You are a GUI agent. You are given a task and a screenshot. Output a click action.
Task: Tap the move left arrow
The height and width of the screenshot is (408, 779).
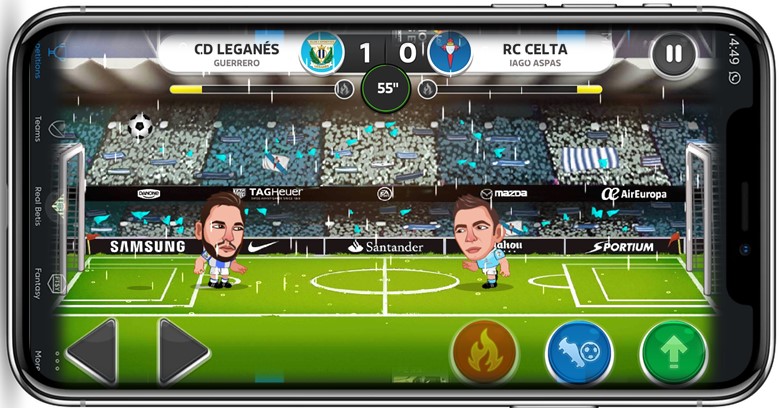point(93,351)
